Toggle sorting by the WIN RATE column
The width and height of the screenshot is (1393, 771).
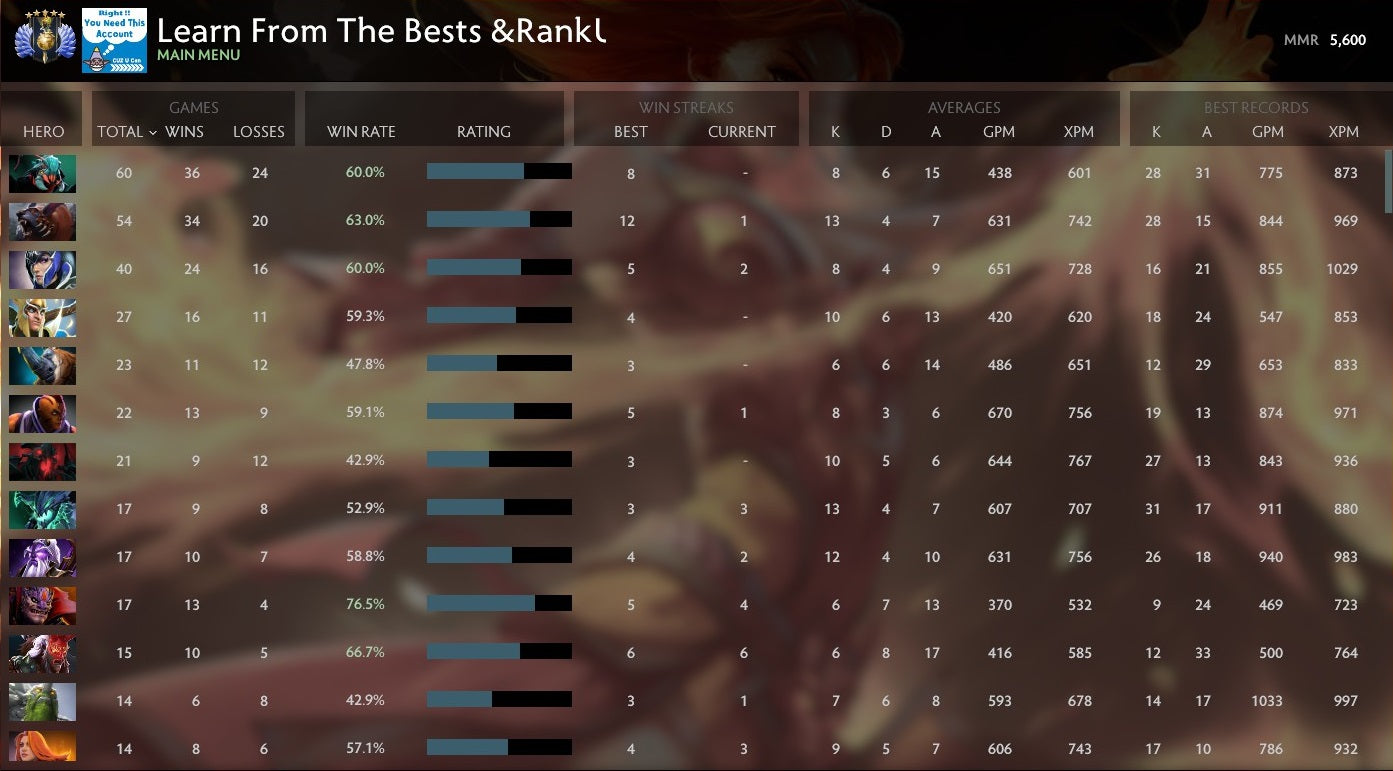360,131
